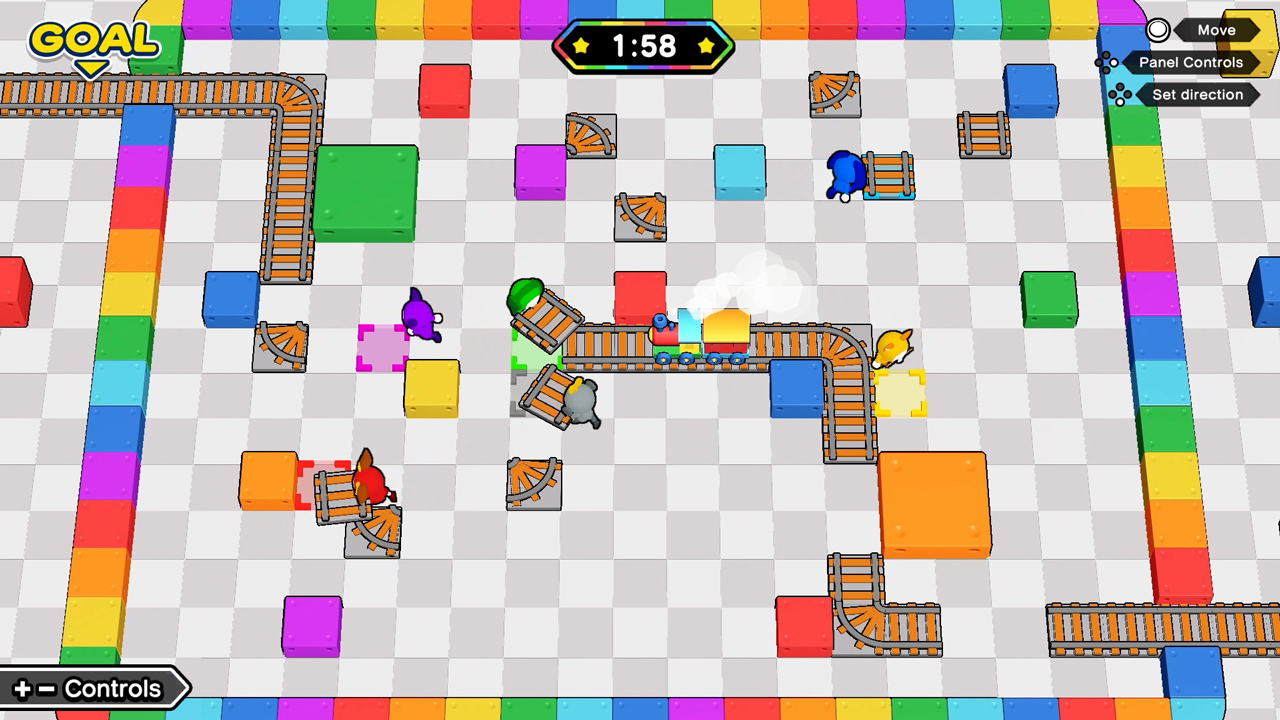1280x720 pixels.
Task: Click the joystick icon next to Move
Action: pos(1157,30)
